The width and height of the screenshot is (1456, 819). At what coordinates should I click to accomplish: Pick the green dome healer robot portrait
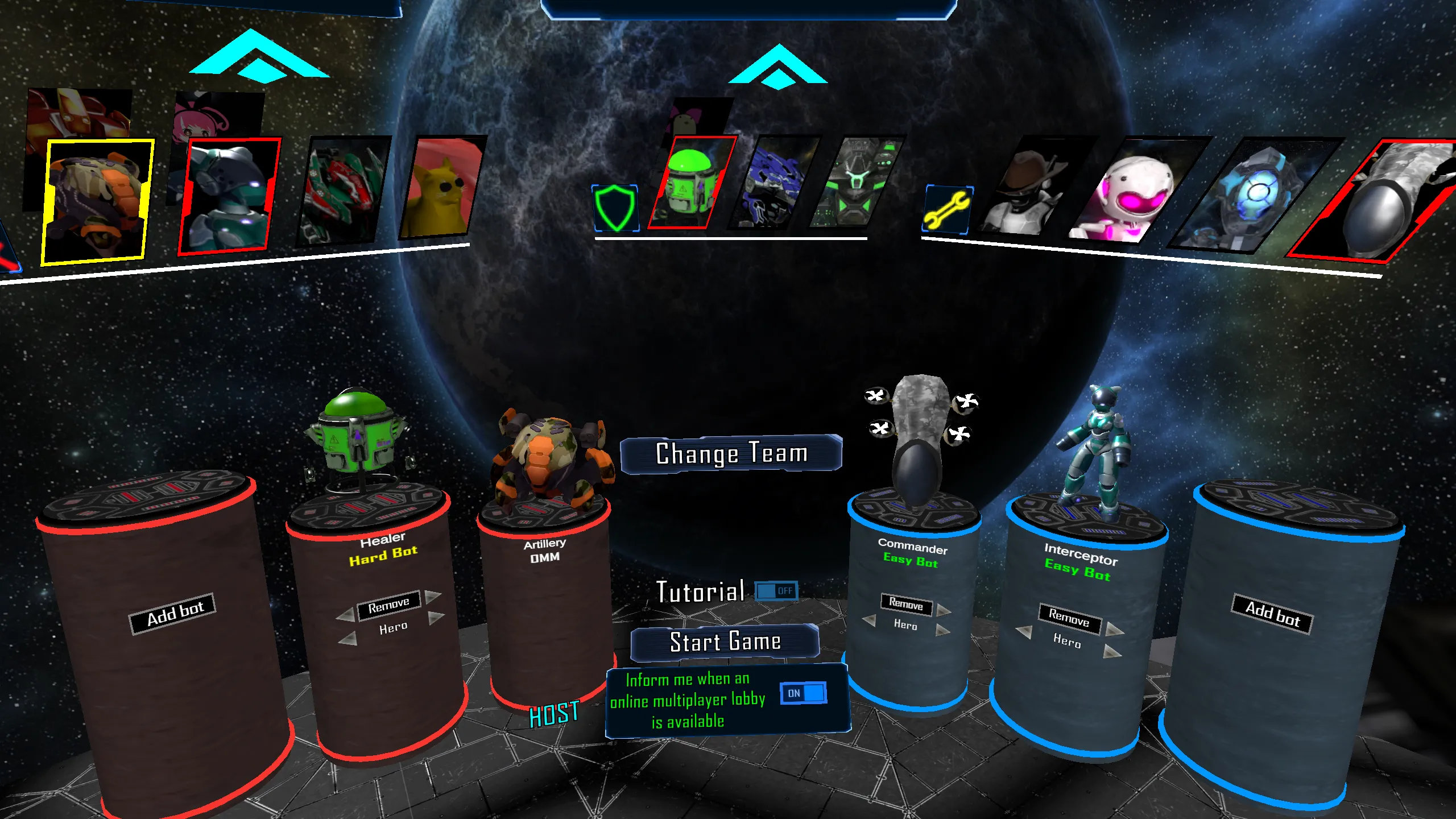pos(689,183)
